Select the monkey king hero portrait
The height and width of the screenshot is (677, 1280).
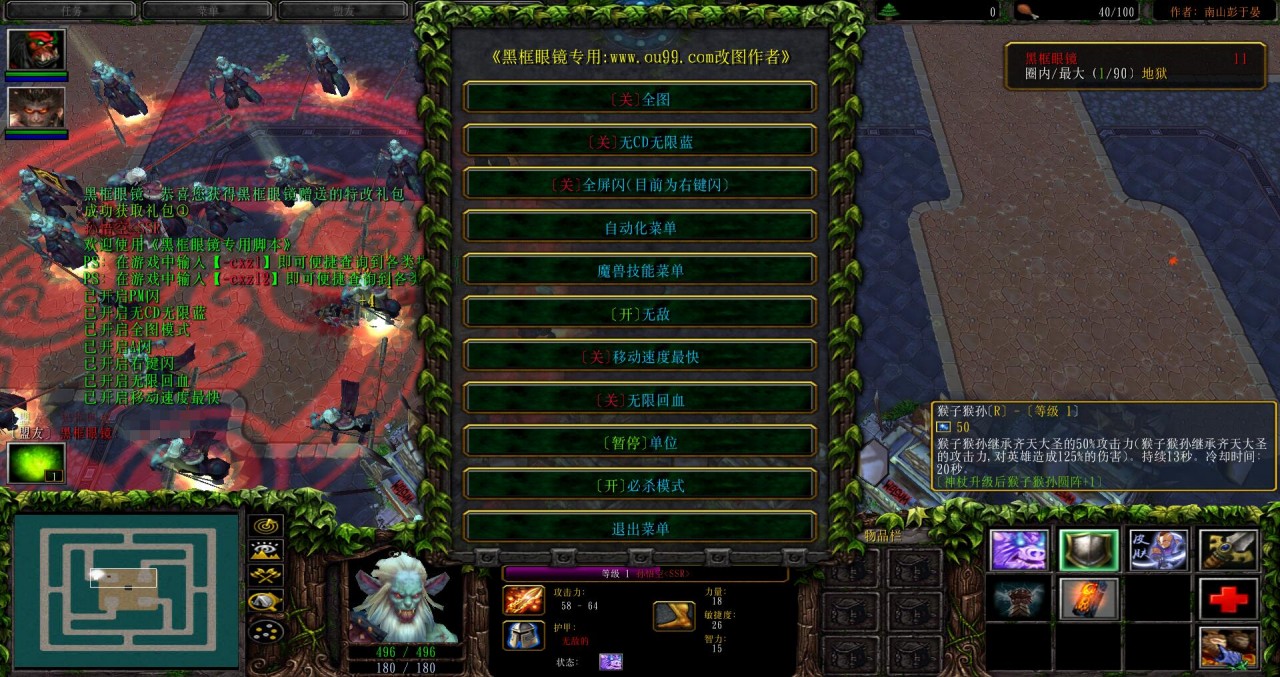click(37, 107)
